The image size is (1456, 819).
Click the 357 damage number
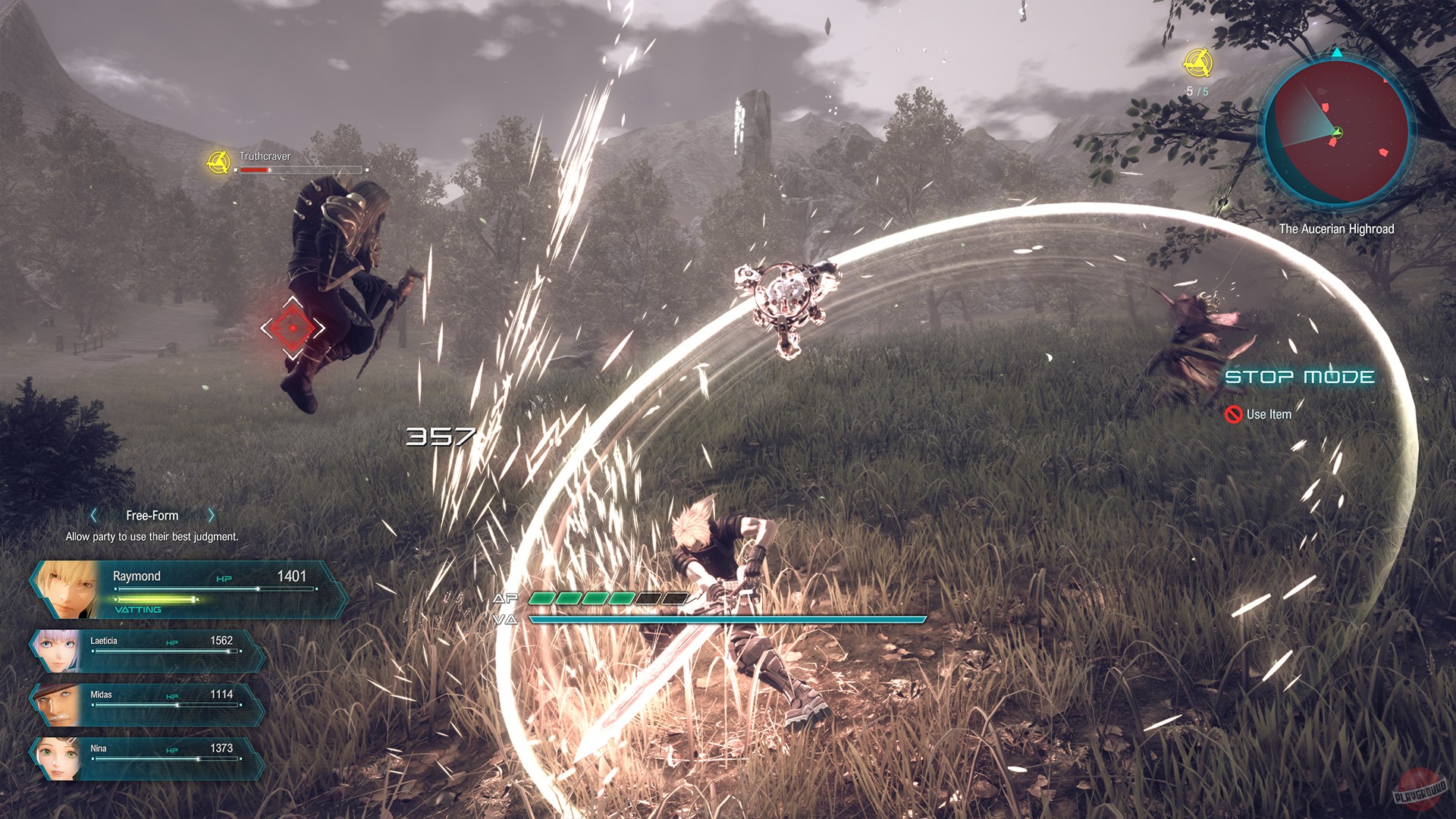pos(440,438)
